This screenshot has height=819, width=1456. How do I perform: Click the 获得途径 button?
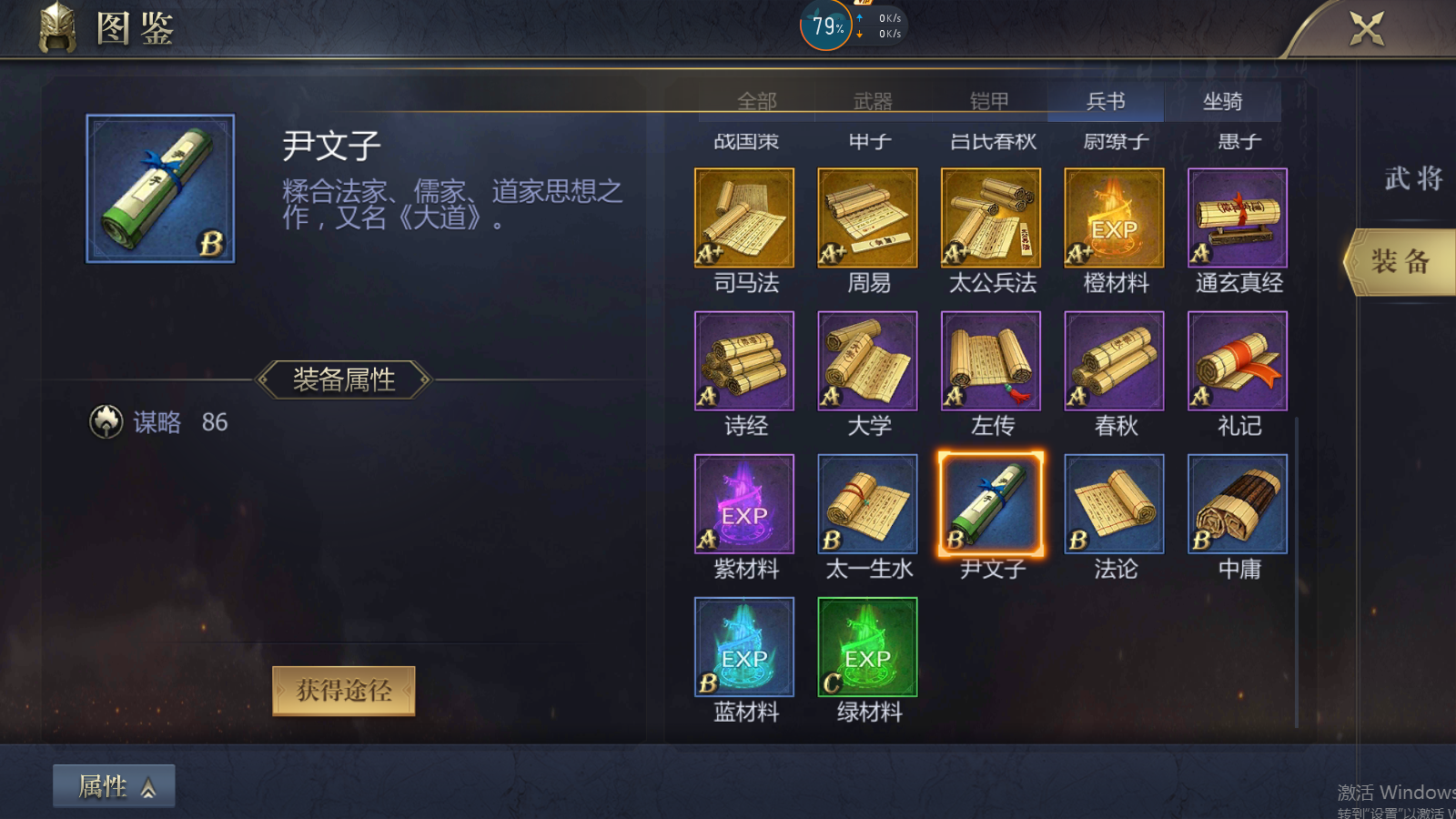click(343, 690)
